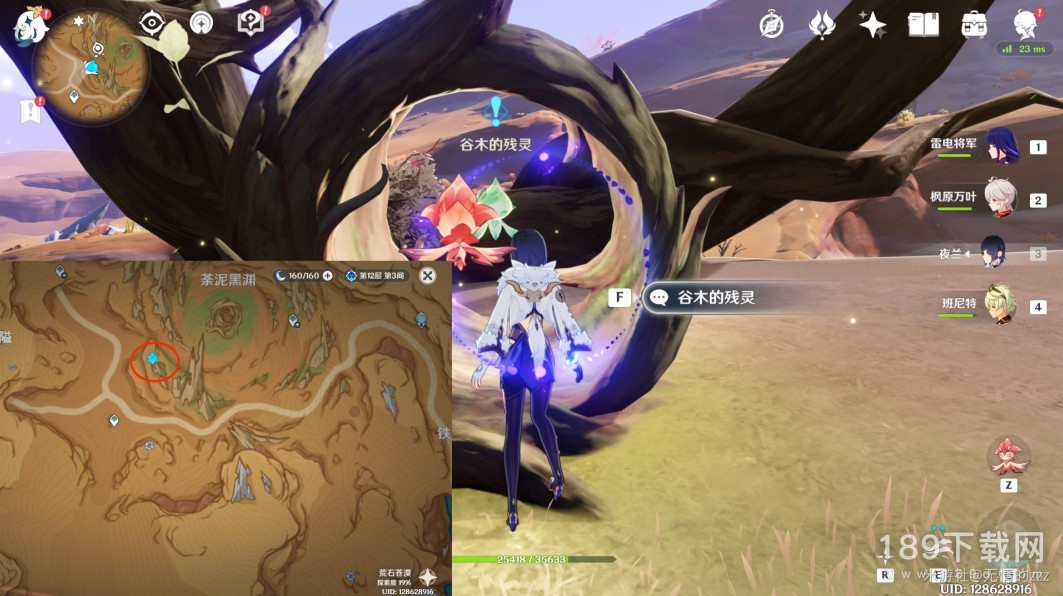1063x596 pixels.
Task: Open the battle pass wings icon
Action: pos(822,25)
